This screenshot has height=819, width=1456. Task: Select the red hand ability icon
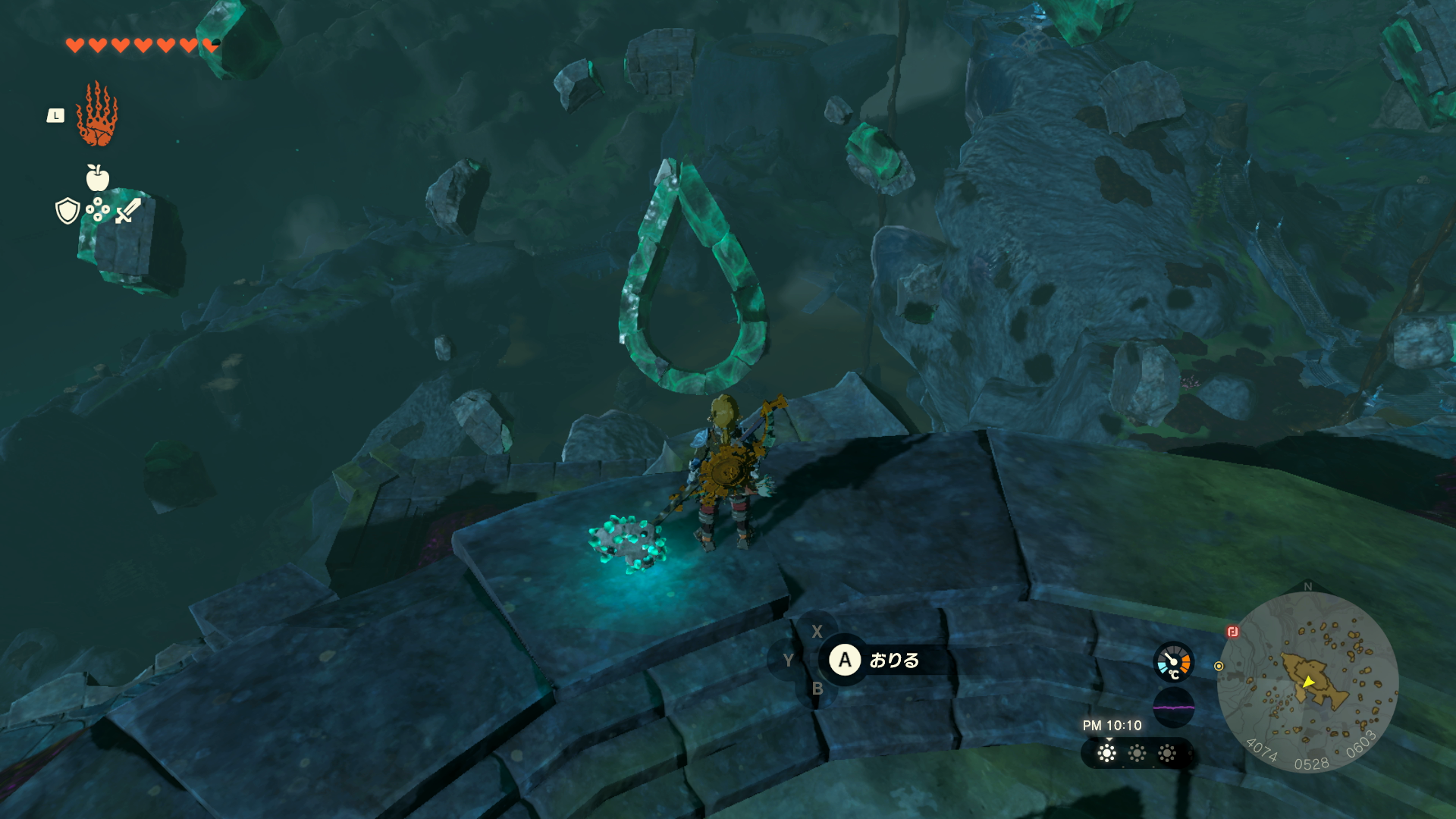[x=97, y=115]
